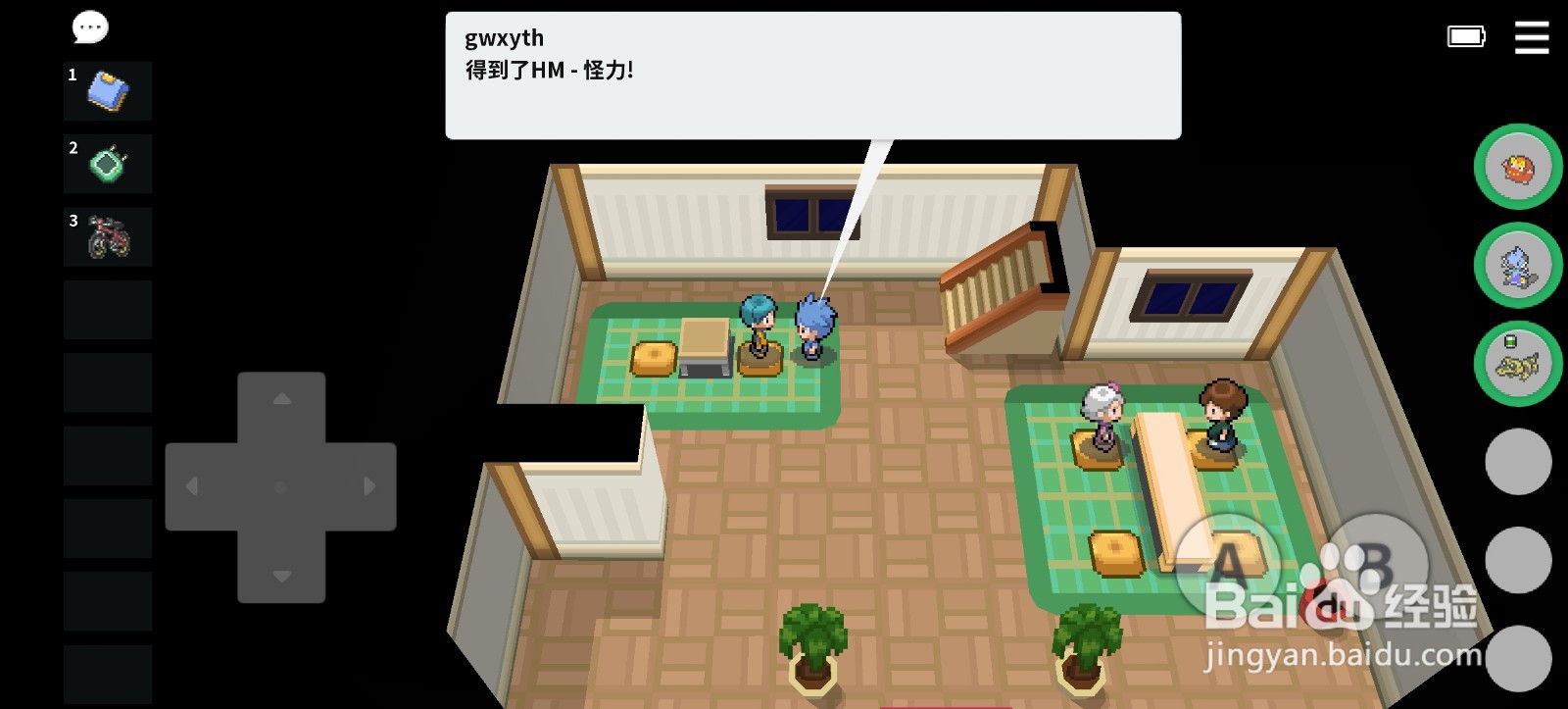Check the battery indicator icon
Image resolution: width=1568 pixels, height=709 pixels.
1465,35
